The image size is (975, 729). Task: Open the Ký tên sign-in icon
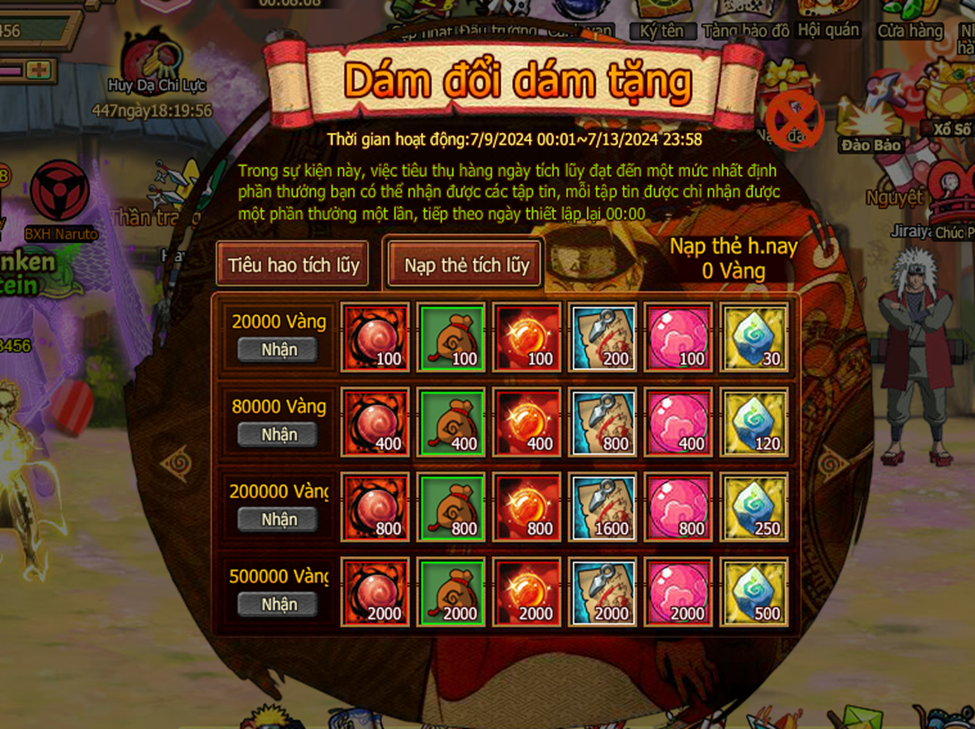click(661, 20)
